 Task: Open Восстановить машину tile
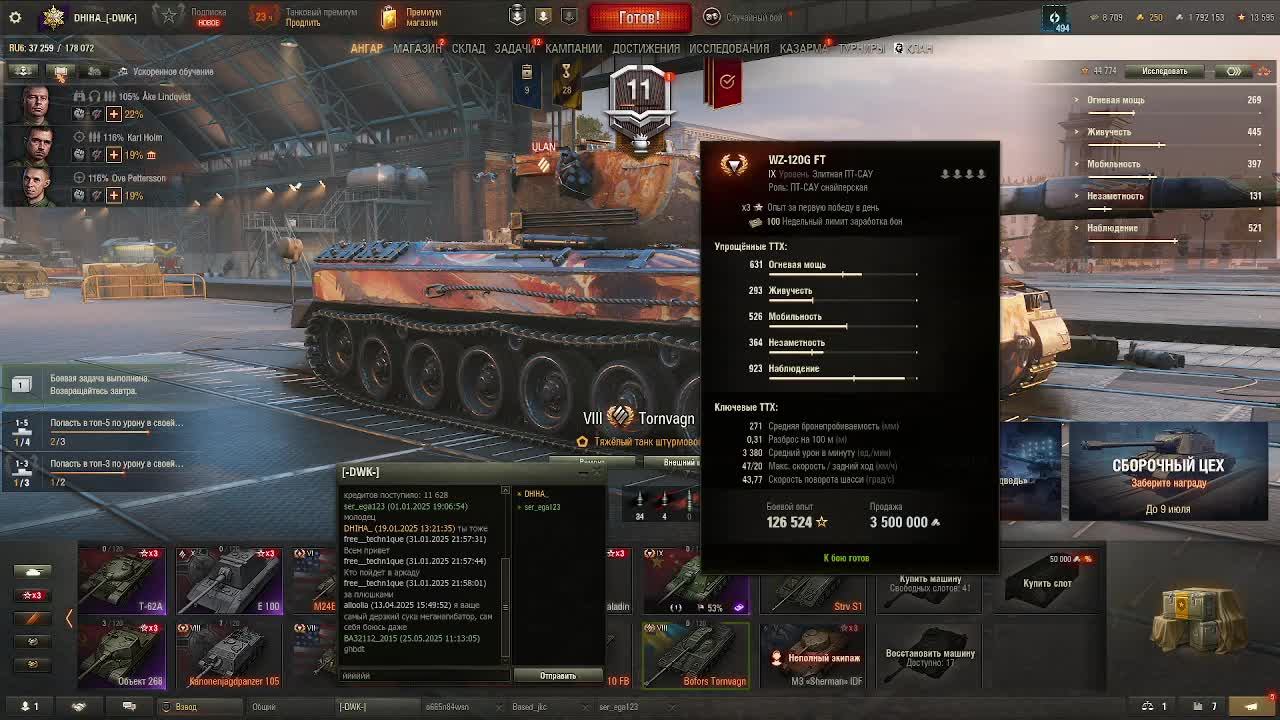(930, 655)
